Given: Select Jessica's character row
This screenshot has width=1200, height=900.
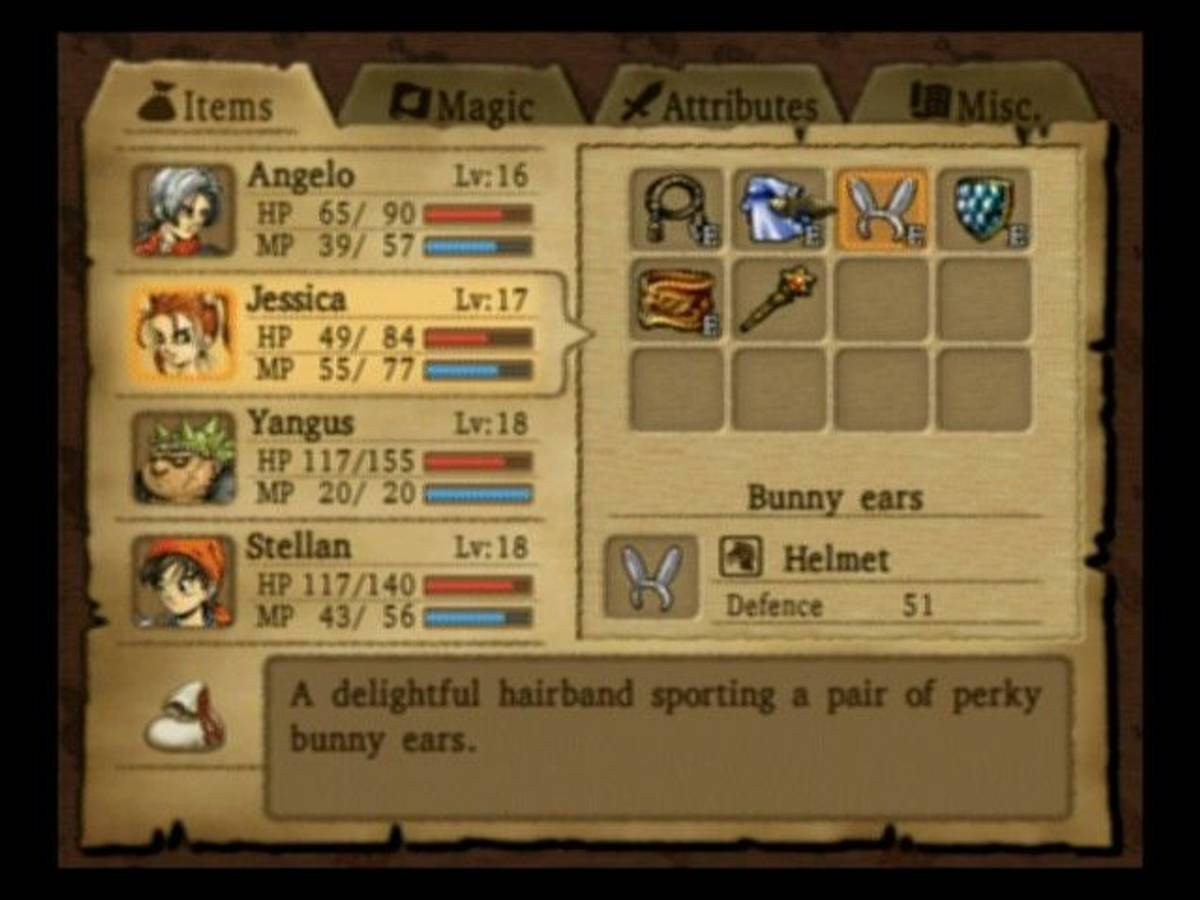Looking at the screenshot, I should 335,334.
